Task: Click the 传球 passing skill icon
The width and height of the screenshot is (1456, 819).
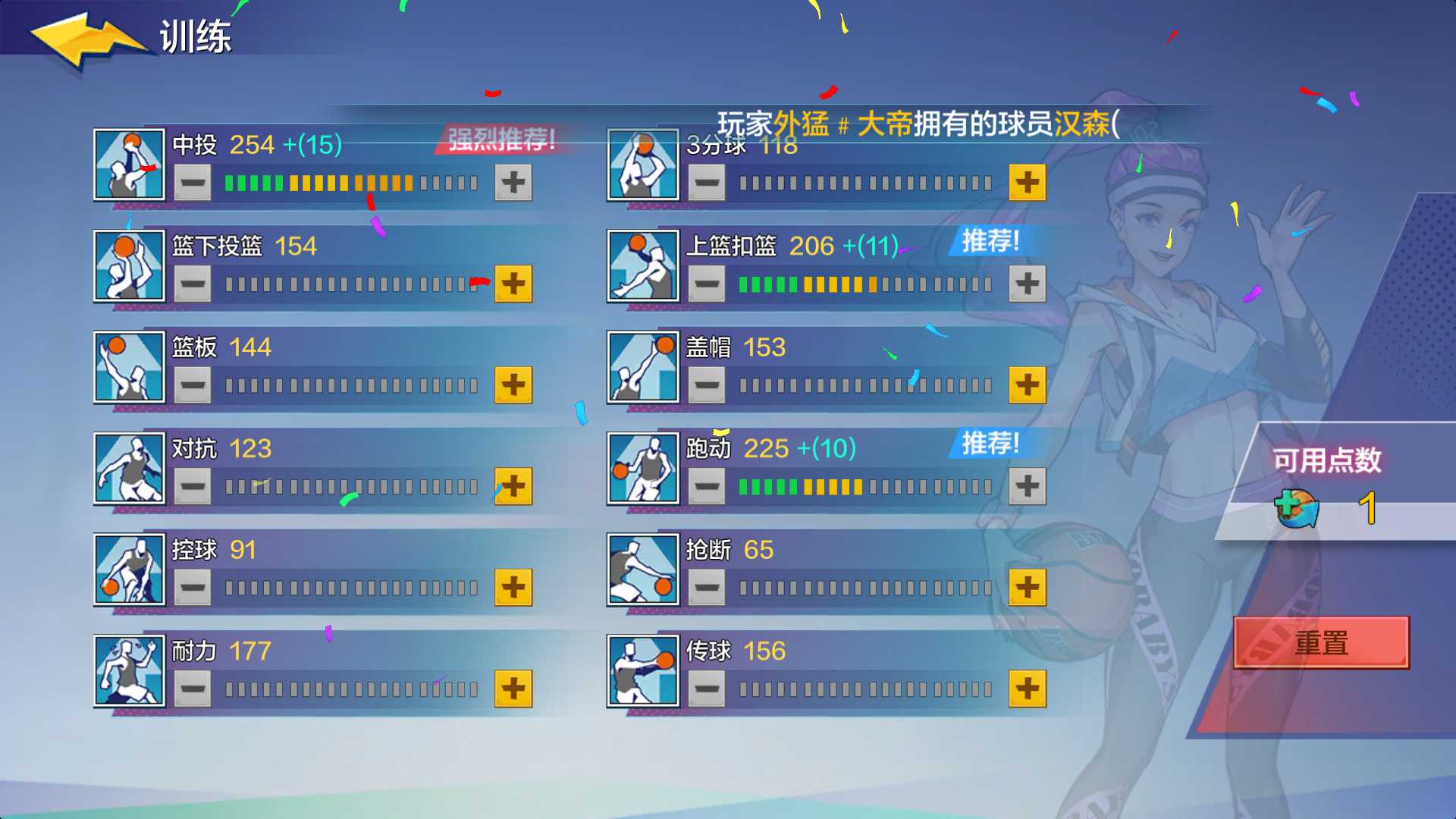Action: 642,671
